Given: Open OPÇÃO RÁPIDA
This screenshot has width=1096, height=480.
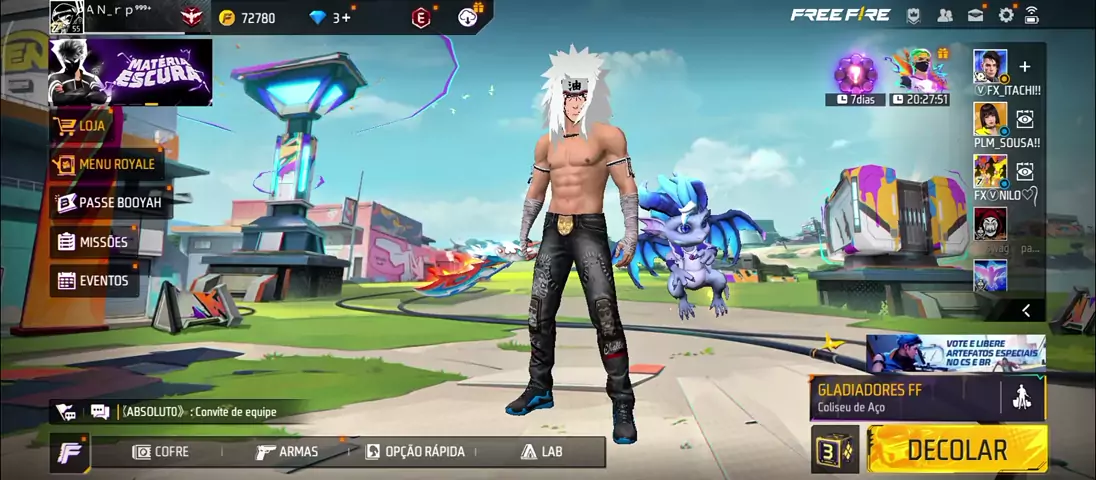Looking at the screenshot, I should [414, 452].
